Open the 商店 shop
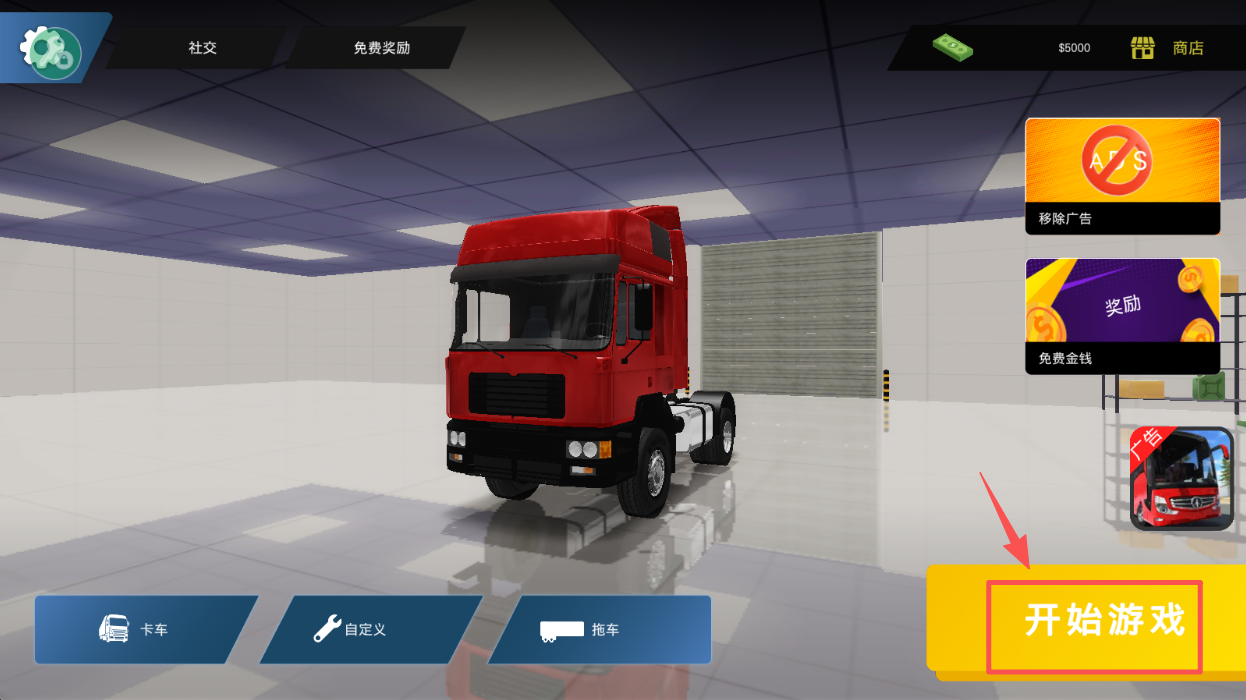1246x700 pixels. click(1168, 48)
